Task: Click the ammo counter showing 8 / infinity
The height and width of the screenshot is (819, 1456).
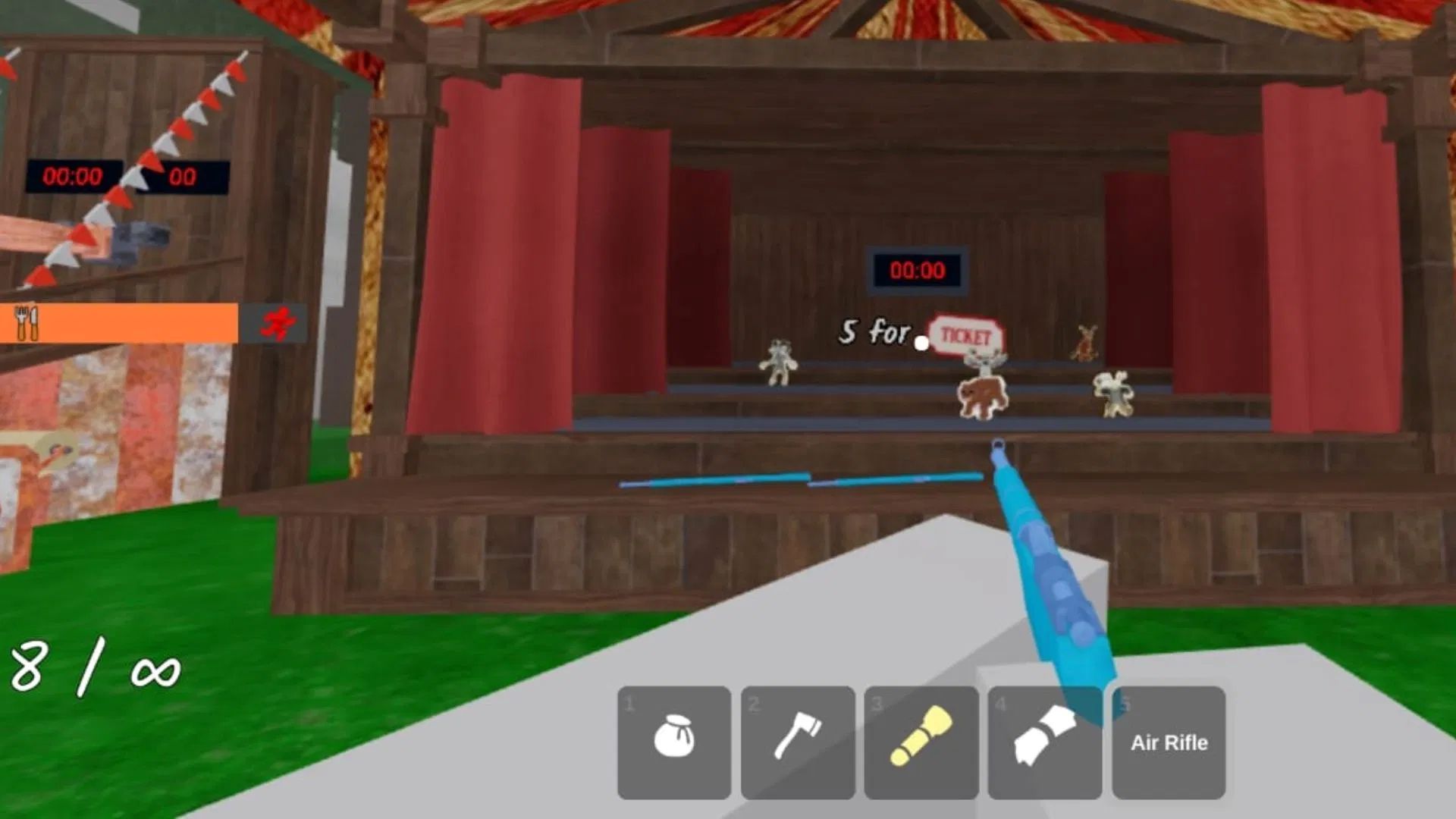Action: pos(91,667)
